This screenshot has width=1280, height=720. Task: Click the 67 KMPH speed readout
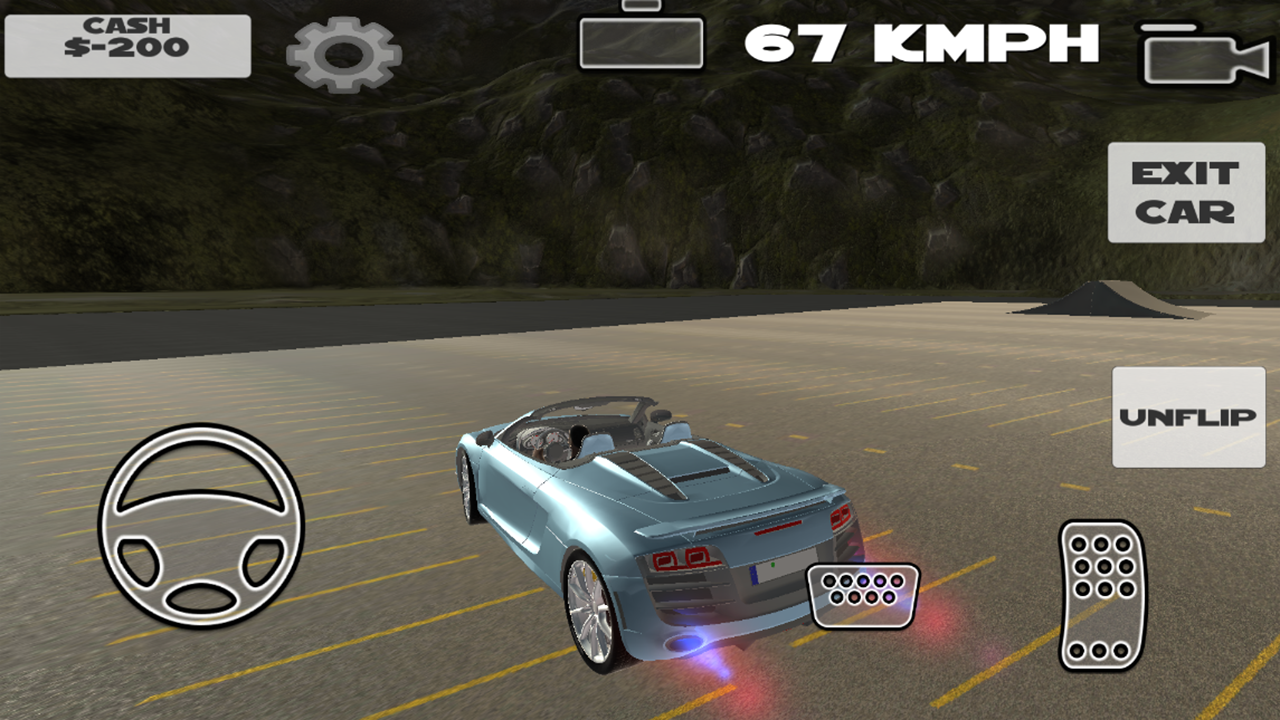pyautogui.click(x=925, y=42)
